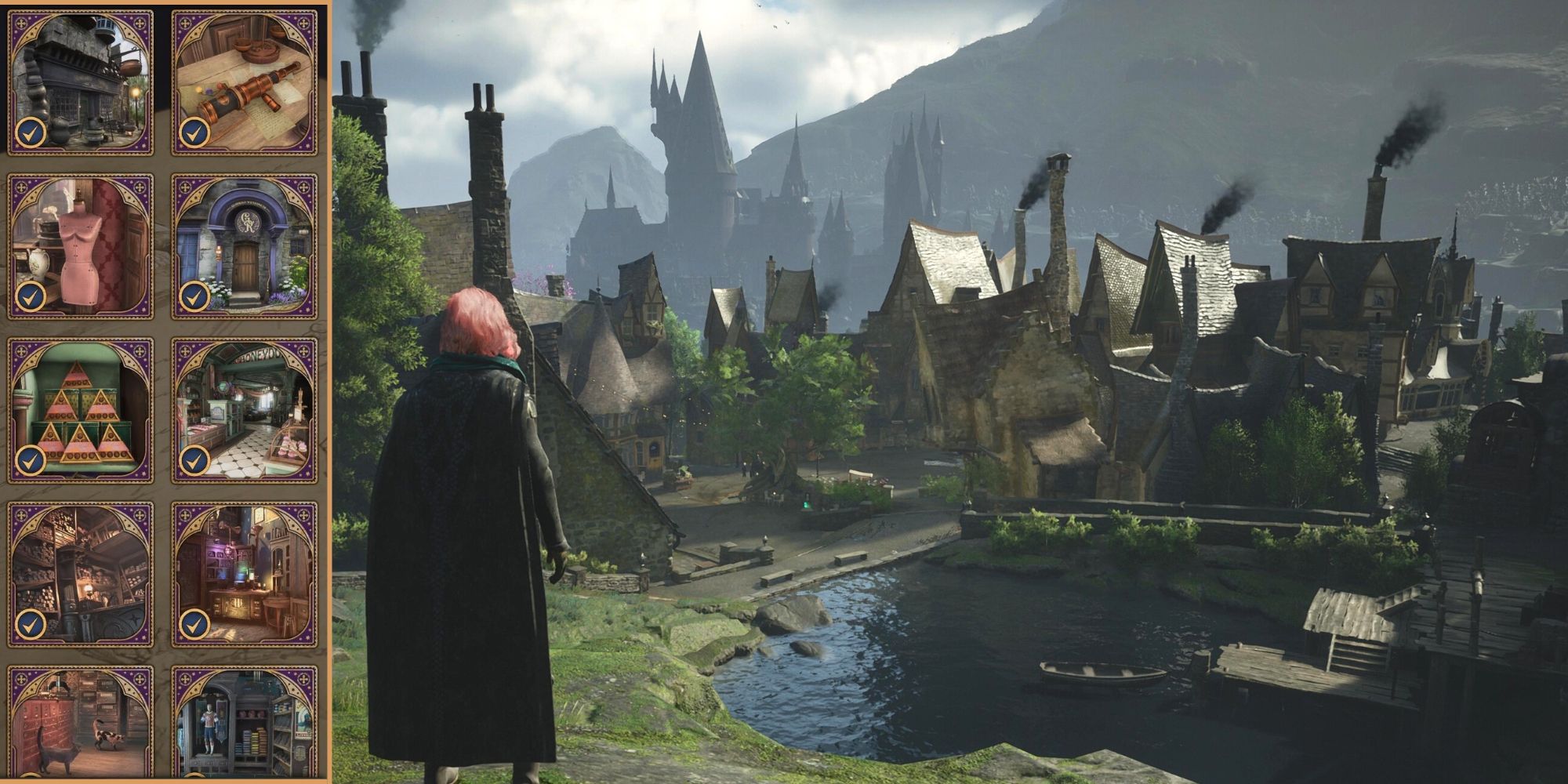The width and height of the screenshot is (1568, 784).
Task: Open the brass telescope collection card
Action: pyautogui.click(x=244, y=82)
